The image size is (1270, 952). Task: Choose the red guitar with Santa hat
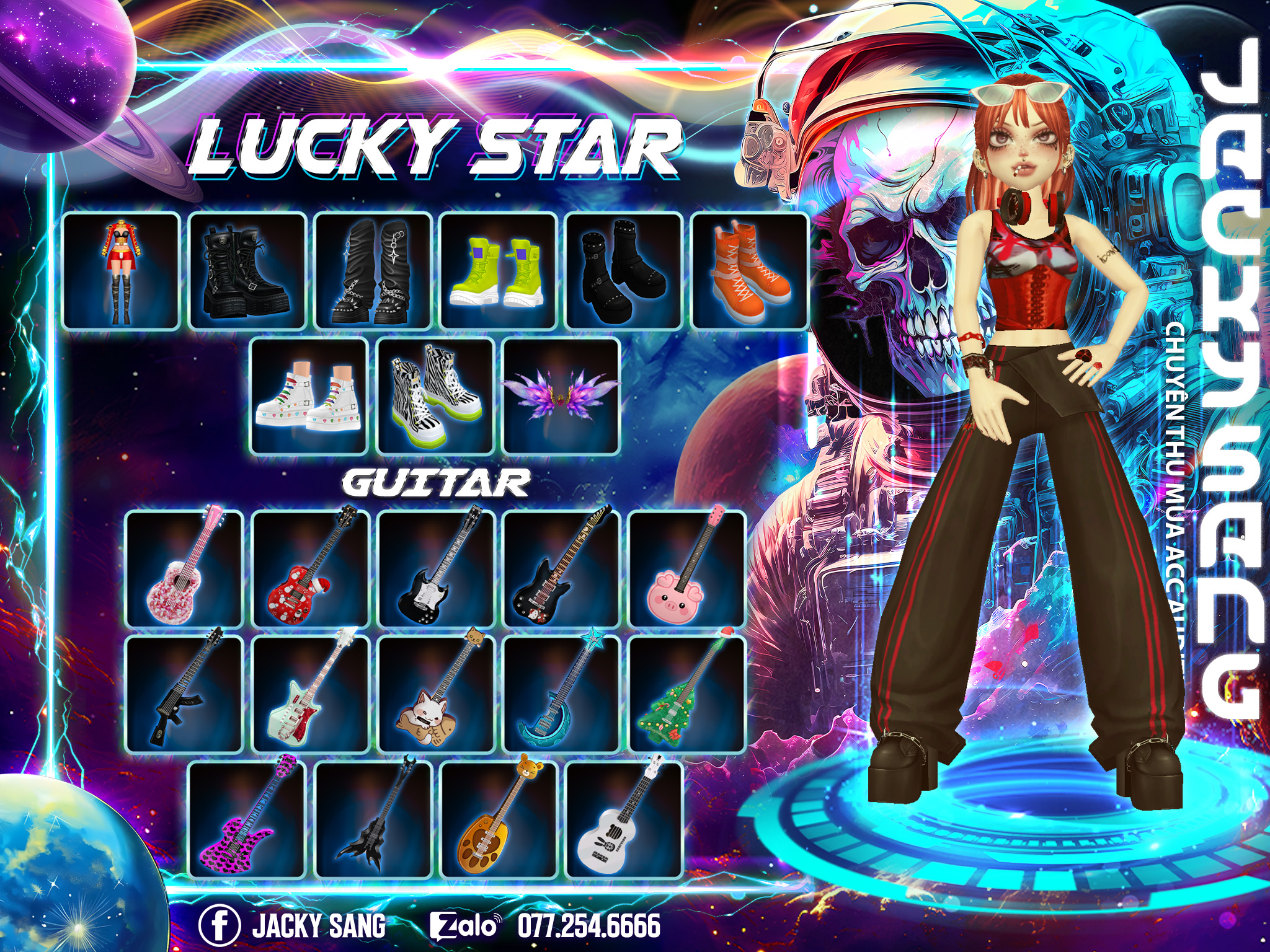pos(310,569)
